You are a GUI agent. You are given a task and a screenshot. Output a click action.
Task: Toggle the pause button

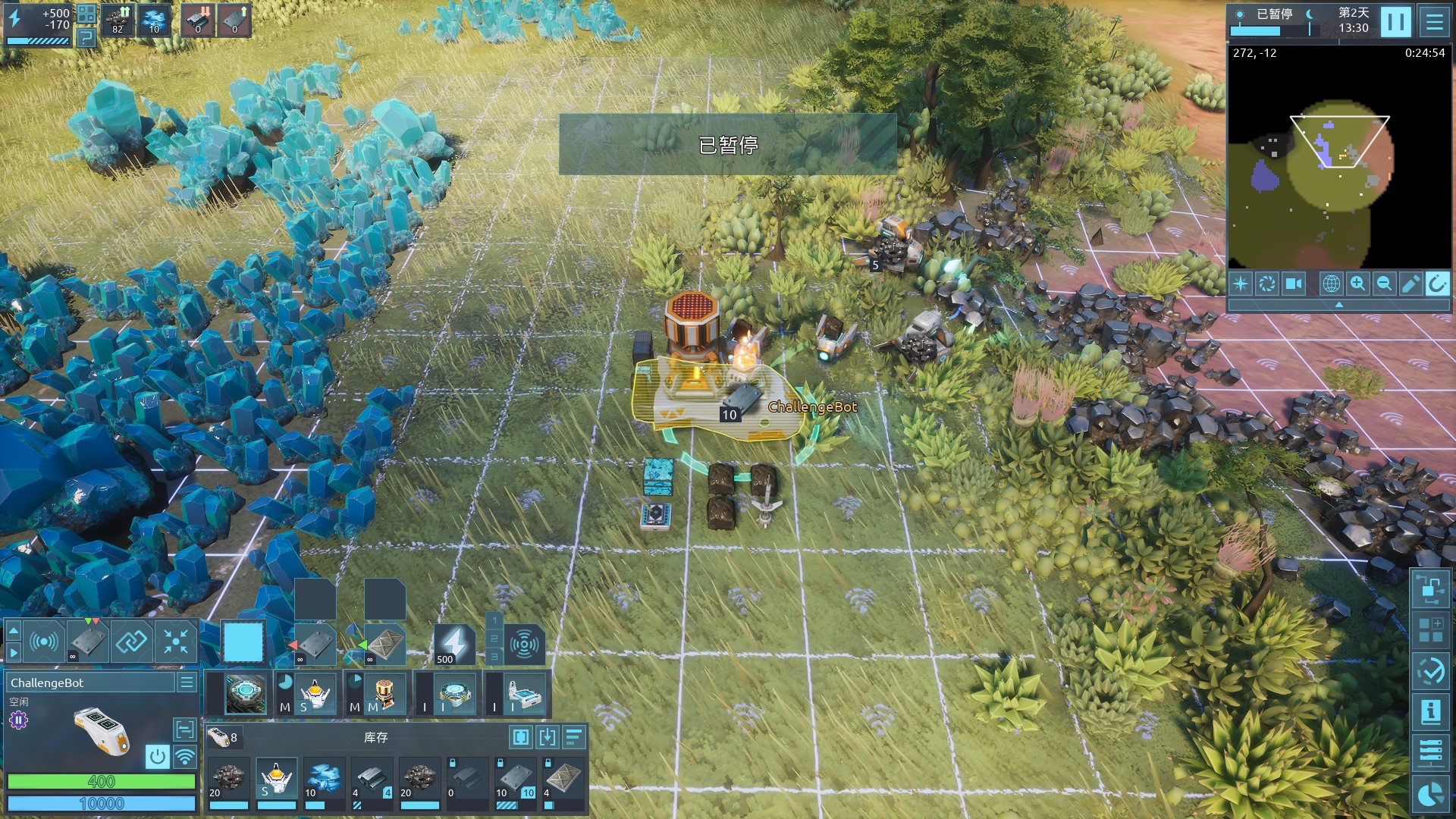pyautogui.click(x=1395, y=21)
